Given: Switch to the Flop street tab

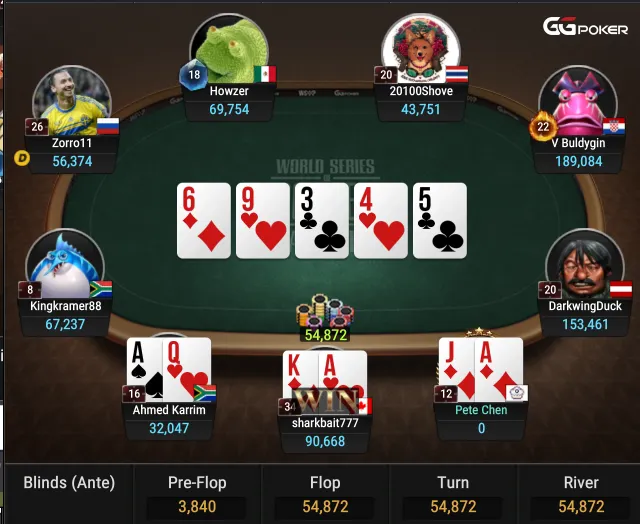Looking at the screenshot, I should [325, 494].
